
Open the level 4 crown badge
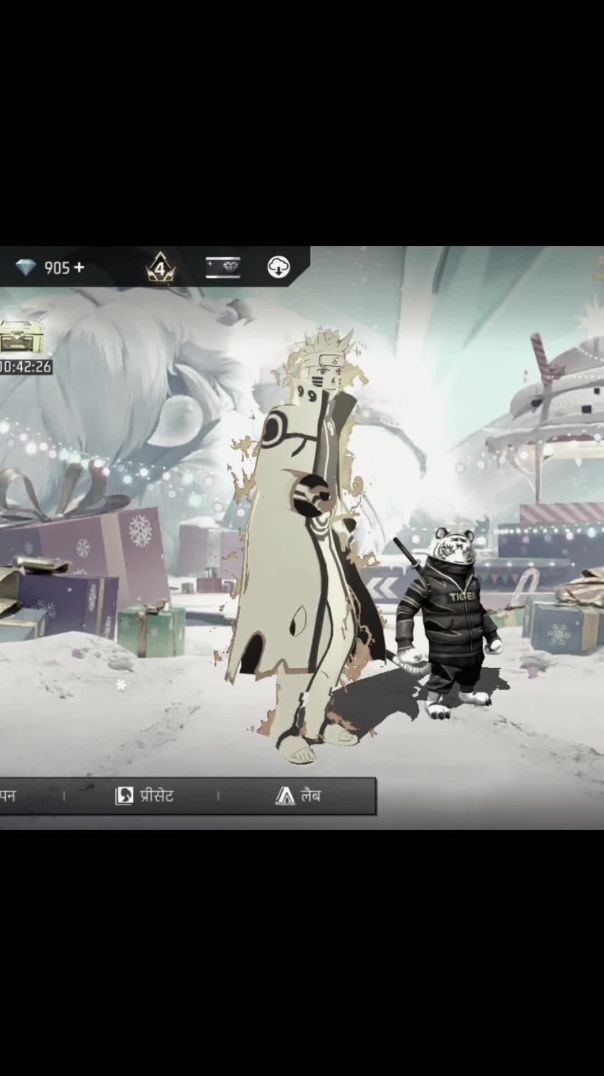(x=160, y=267)
